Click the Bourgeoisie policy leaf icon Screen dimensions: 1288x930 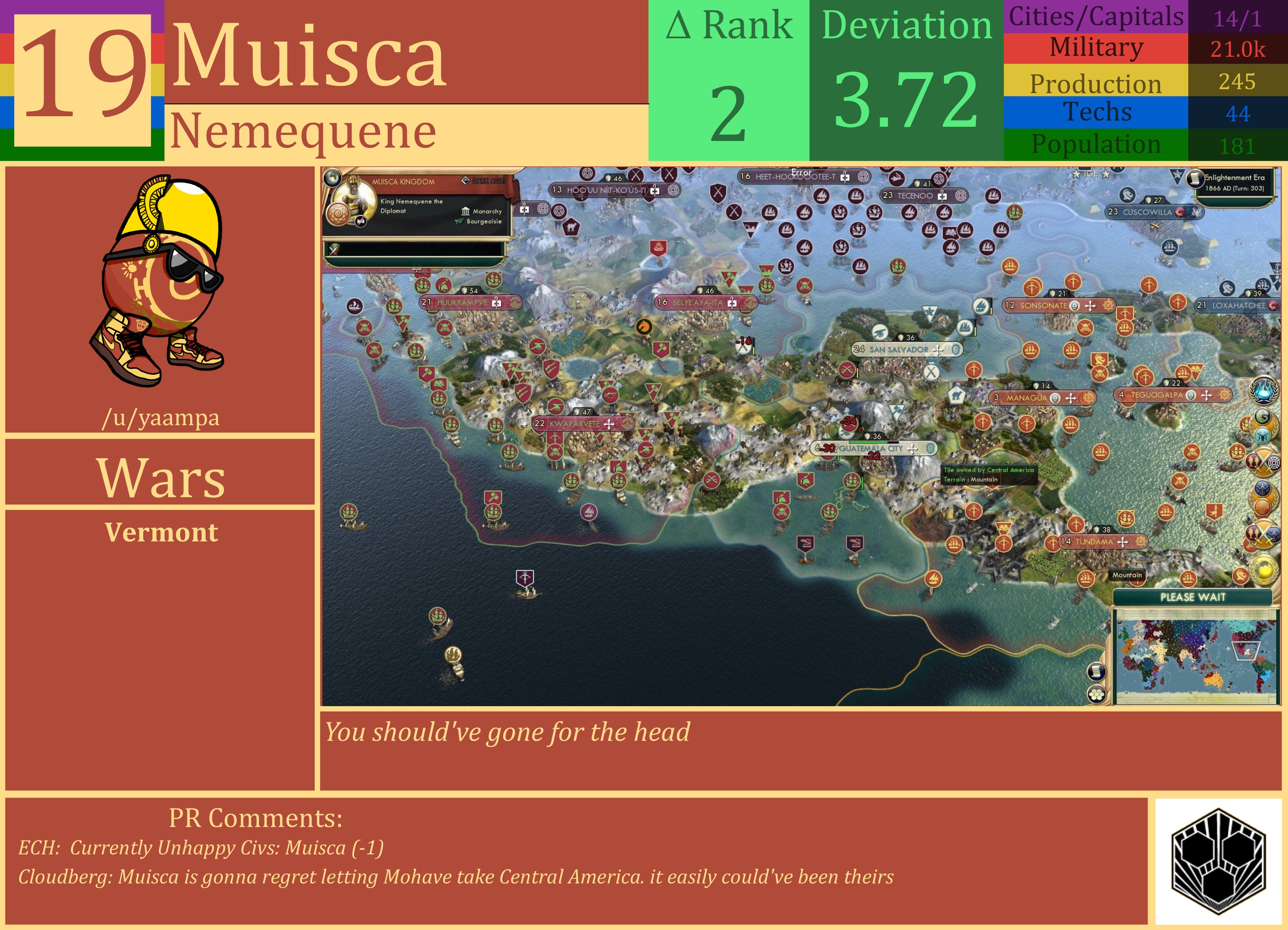click(459, 222)
